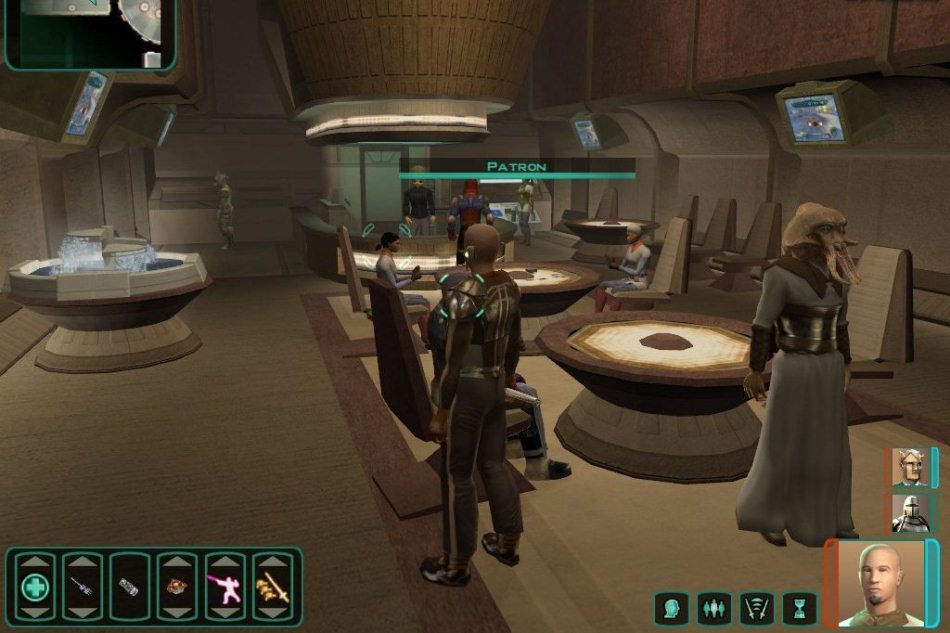The height and width of the screenshot is (633, 950).
Task: Switch to the helmeted Mandalorian party member
Action: (910, 512)
